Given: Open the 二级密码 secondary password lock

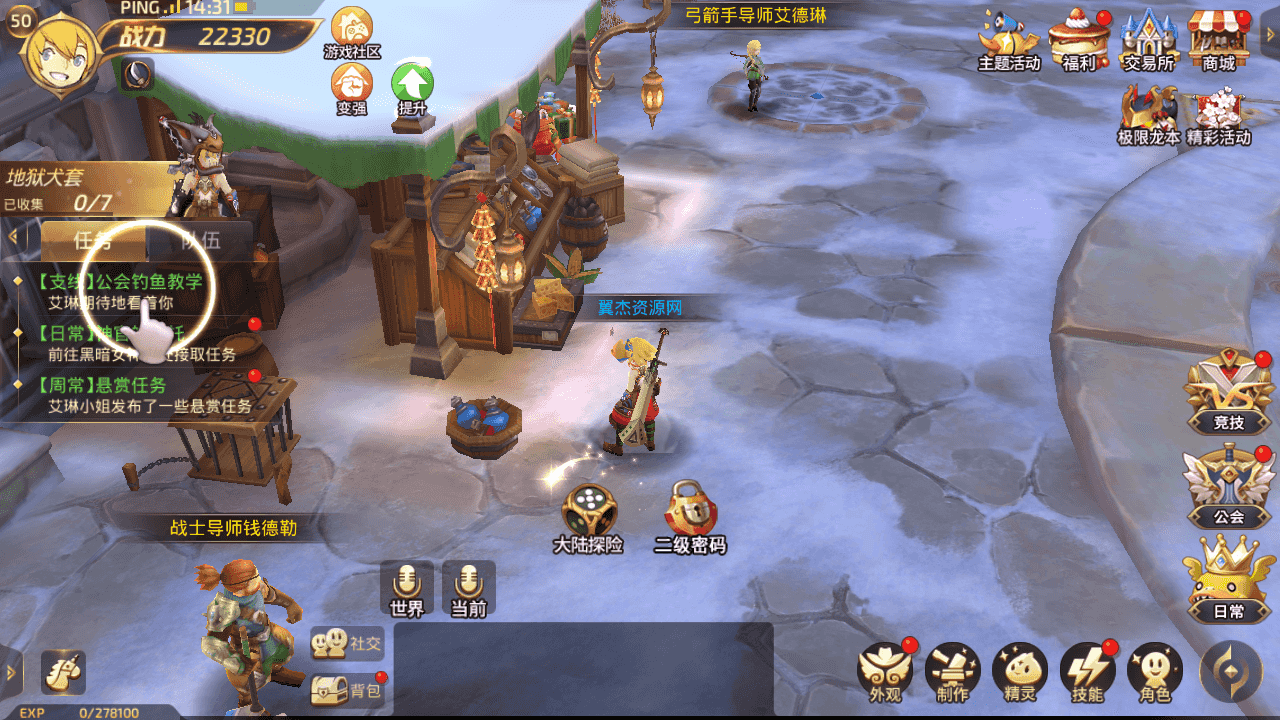Looking at the screenshot, I should [x=690, y=516].
